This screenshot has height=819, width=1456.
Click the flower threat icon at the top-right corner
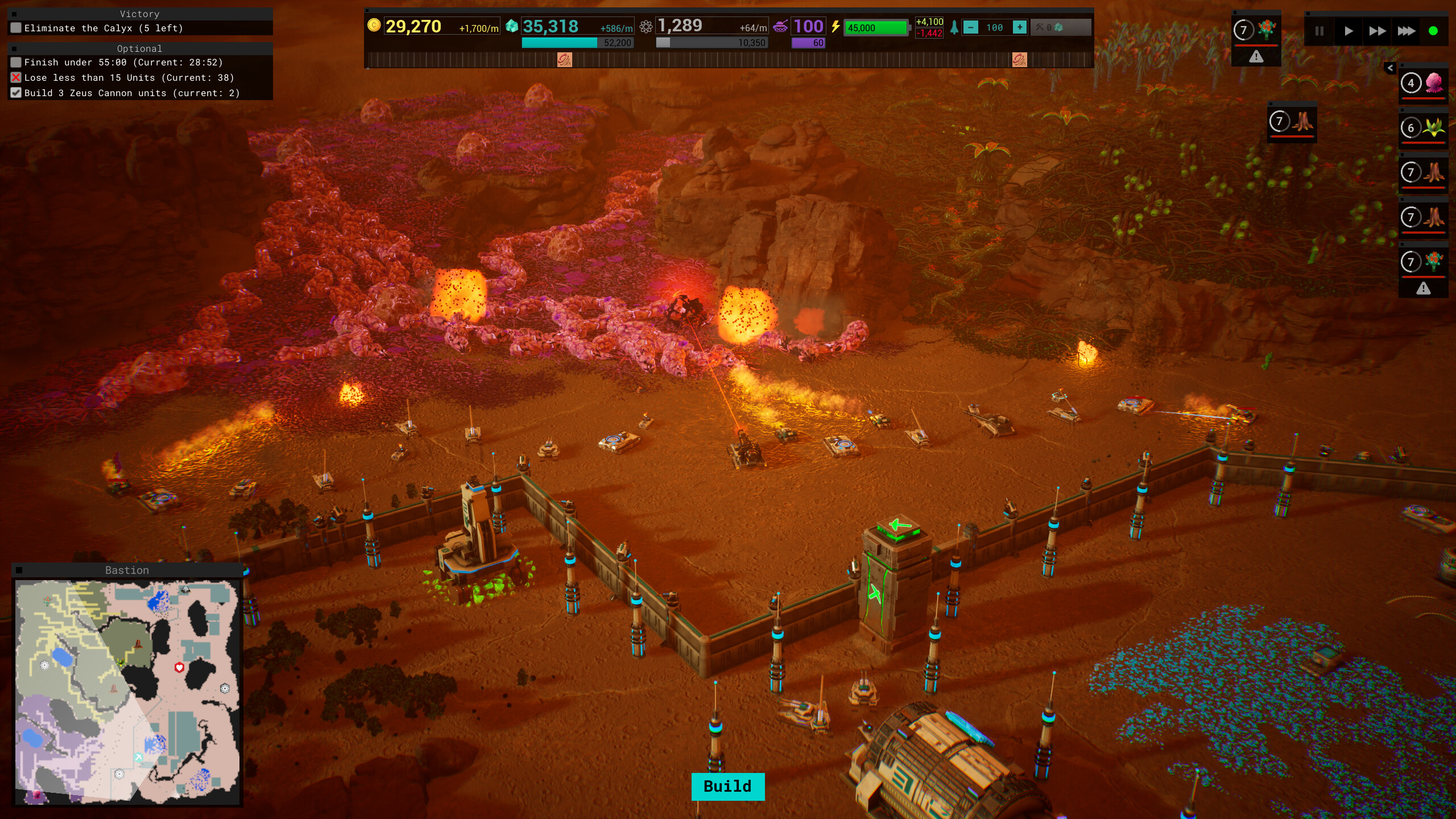point(1267,27)
